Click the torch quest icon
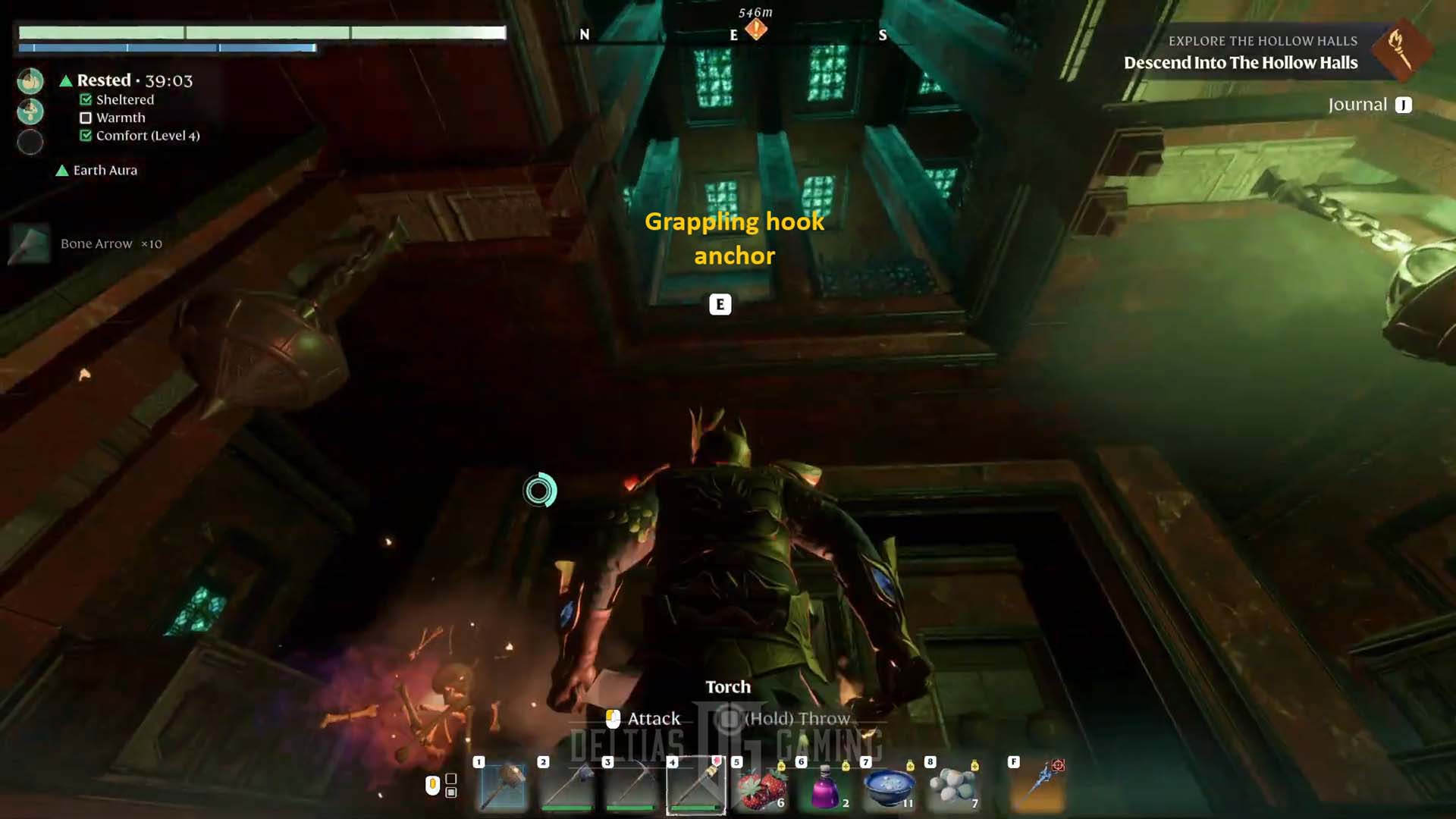This screenshot has height=819, width=1456. pyautogui.click(x=1401, y=49)
